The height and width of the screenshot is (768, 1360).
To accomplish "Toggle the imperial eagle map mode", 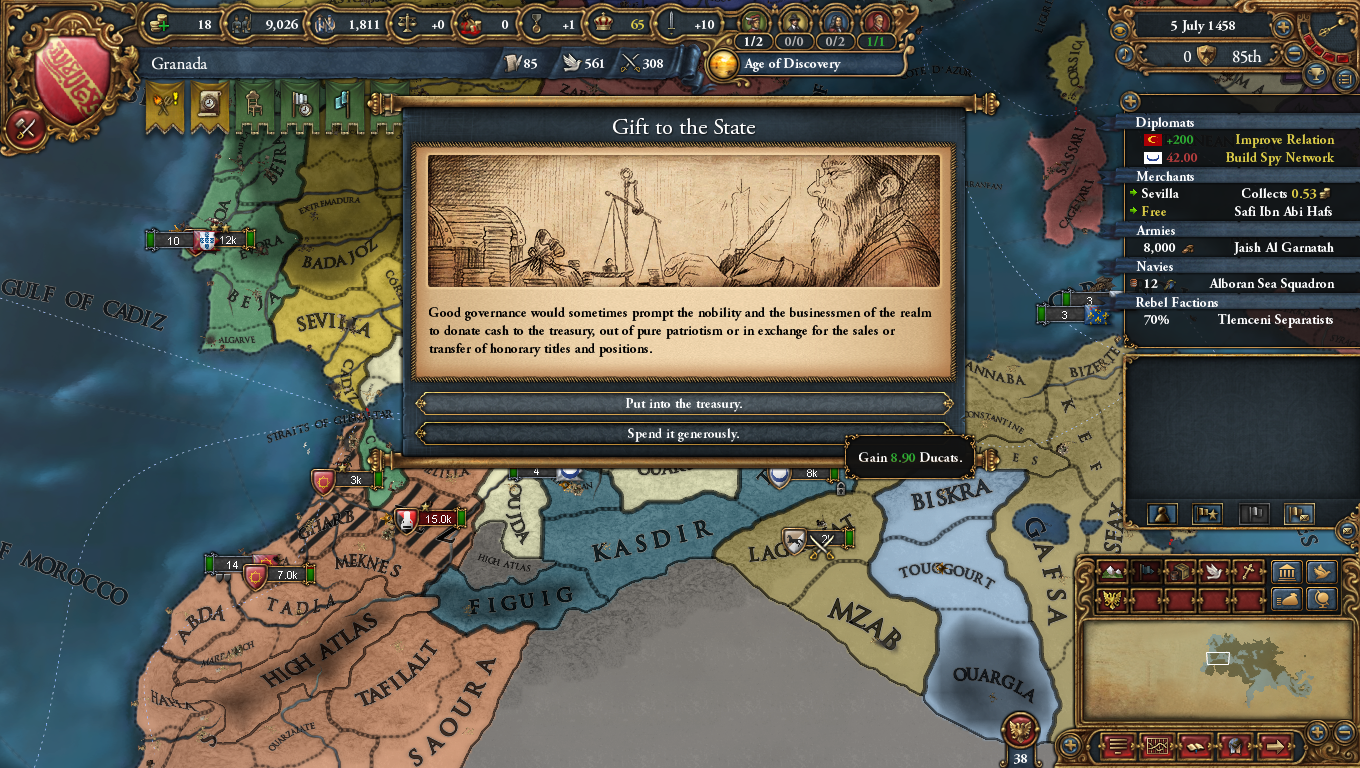I will click(x=1111, y=598).
